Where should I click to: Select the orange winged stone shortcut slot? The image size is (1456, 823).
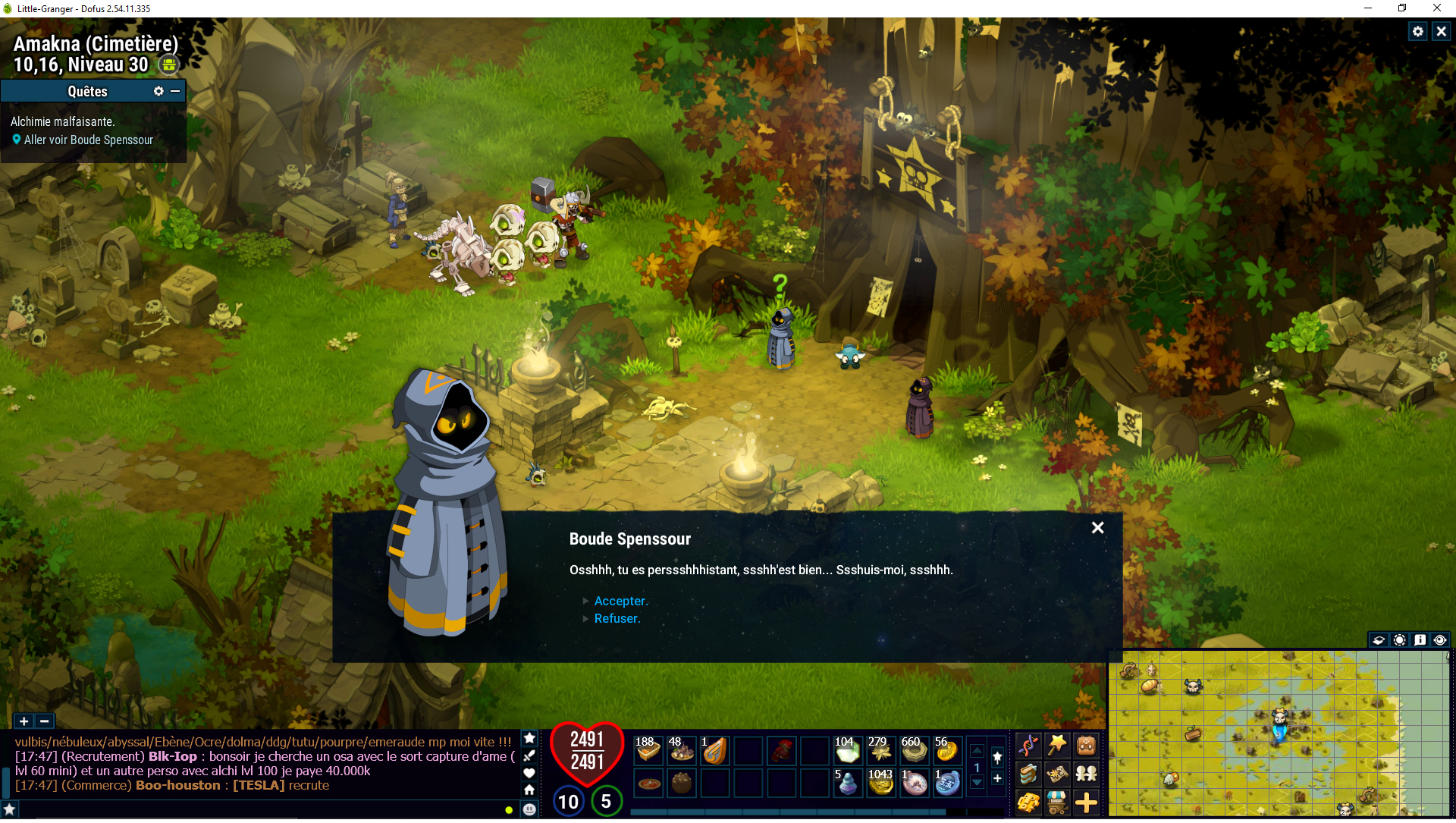[x=714, y=750]
